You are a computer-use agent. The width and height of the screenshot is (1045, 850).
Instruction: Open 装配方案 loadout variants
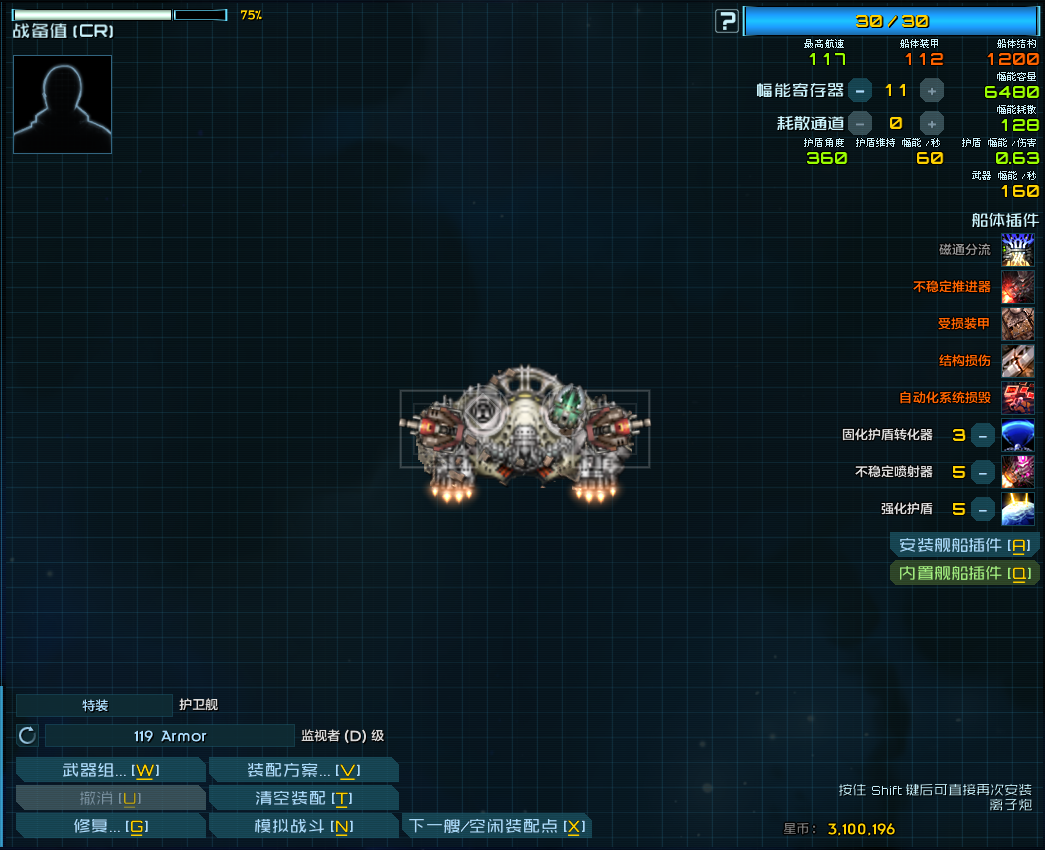(x=303, y=770)
